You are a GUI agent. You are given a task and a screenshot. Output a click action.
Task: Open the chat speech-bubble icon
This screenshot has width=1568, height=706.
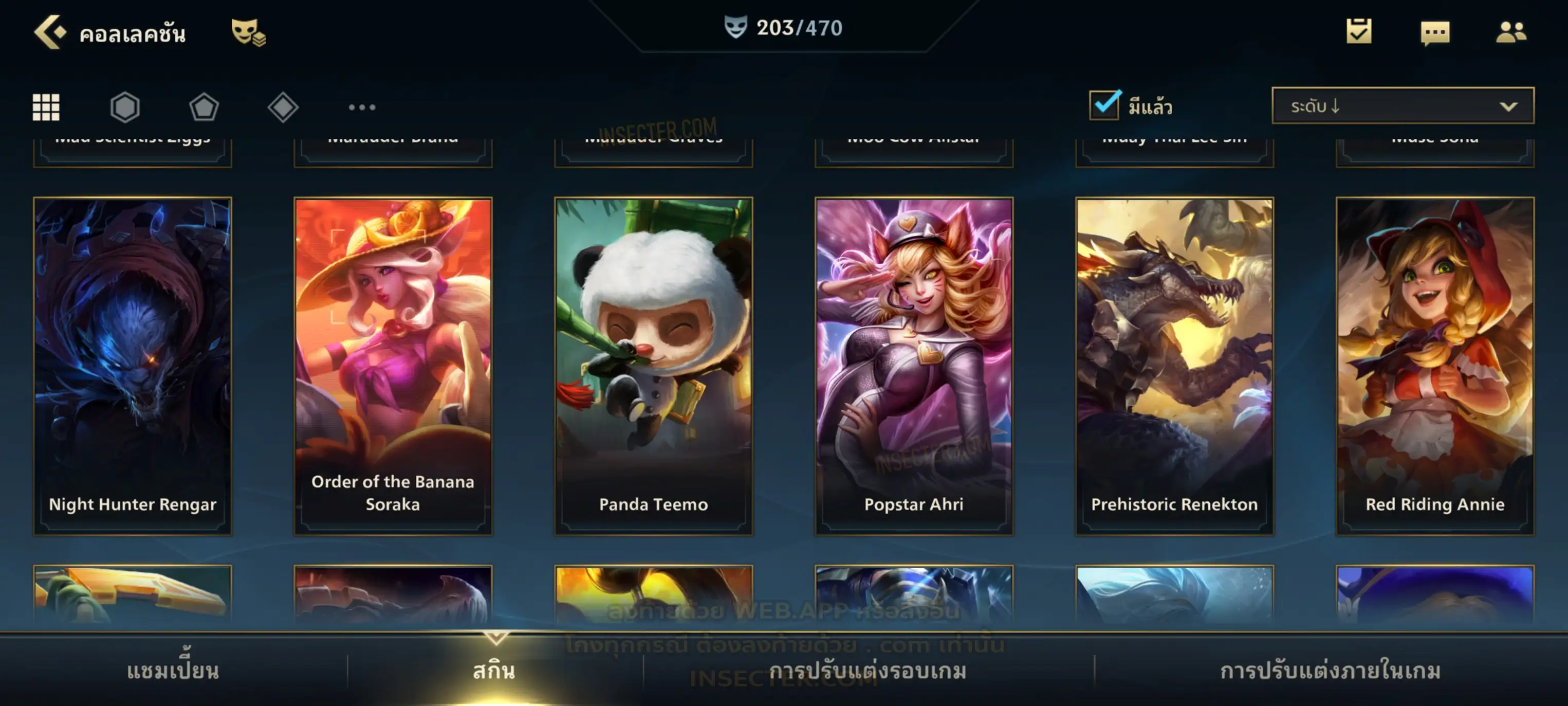(x=1435, y=33)
